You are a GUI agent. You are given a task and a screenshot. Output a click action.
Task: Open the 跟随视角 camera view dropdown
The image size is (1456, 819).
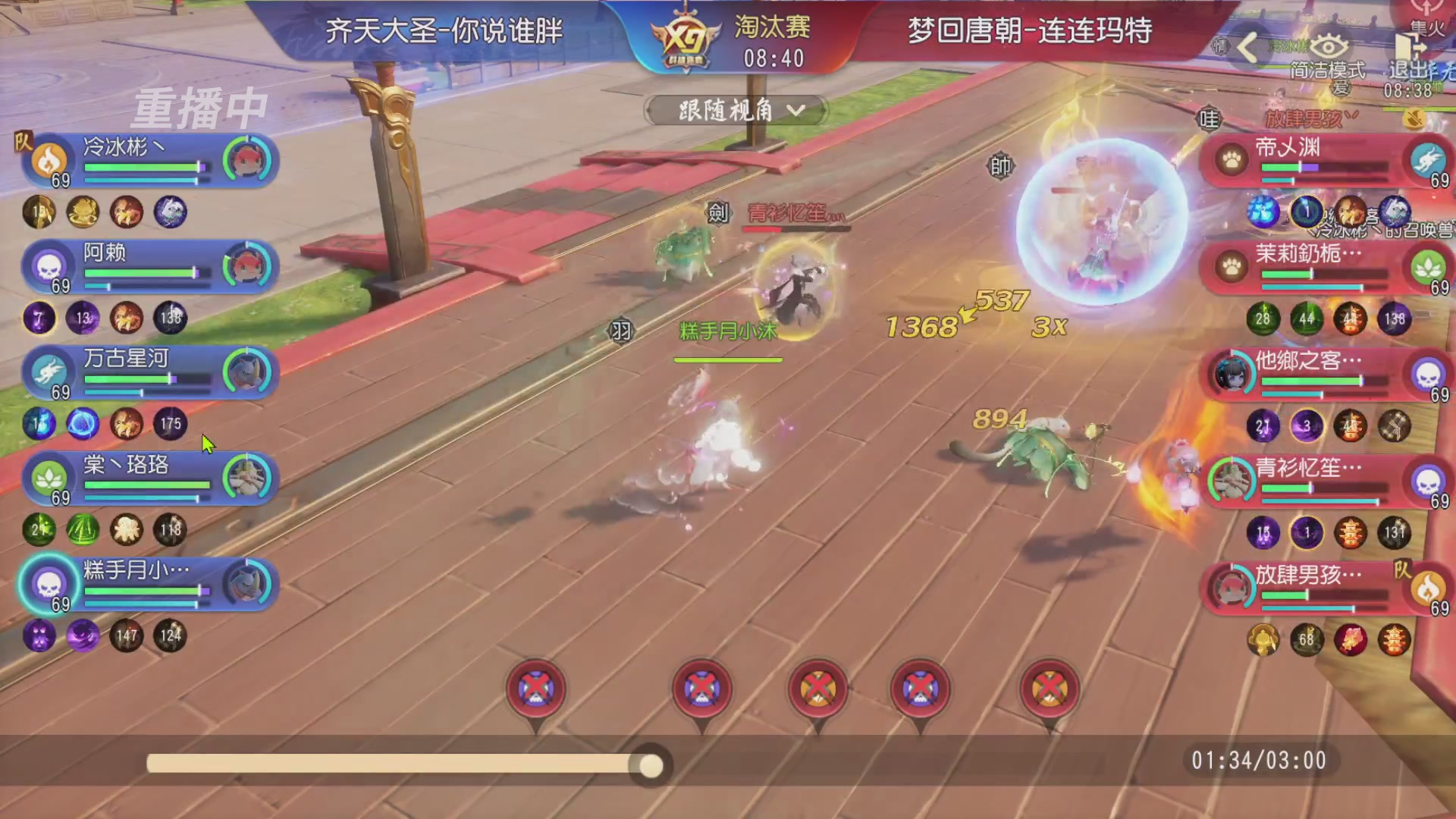point(734,111)
